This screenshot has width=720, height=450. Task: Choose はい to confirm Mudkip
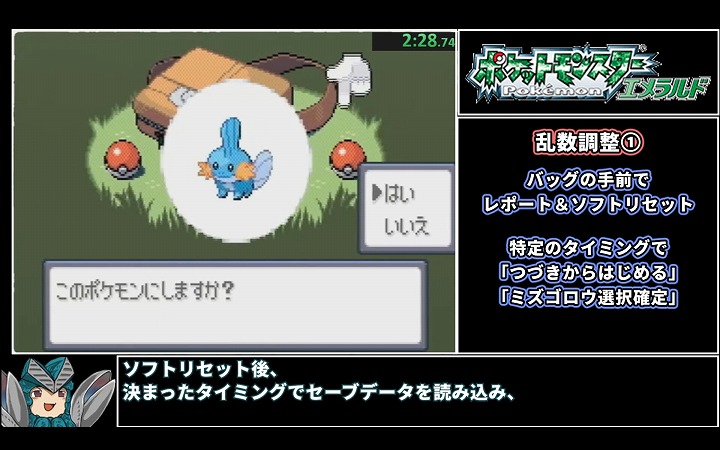(x=400, y=192)
